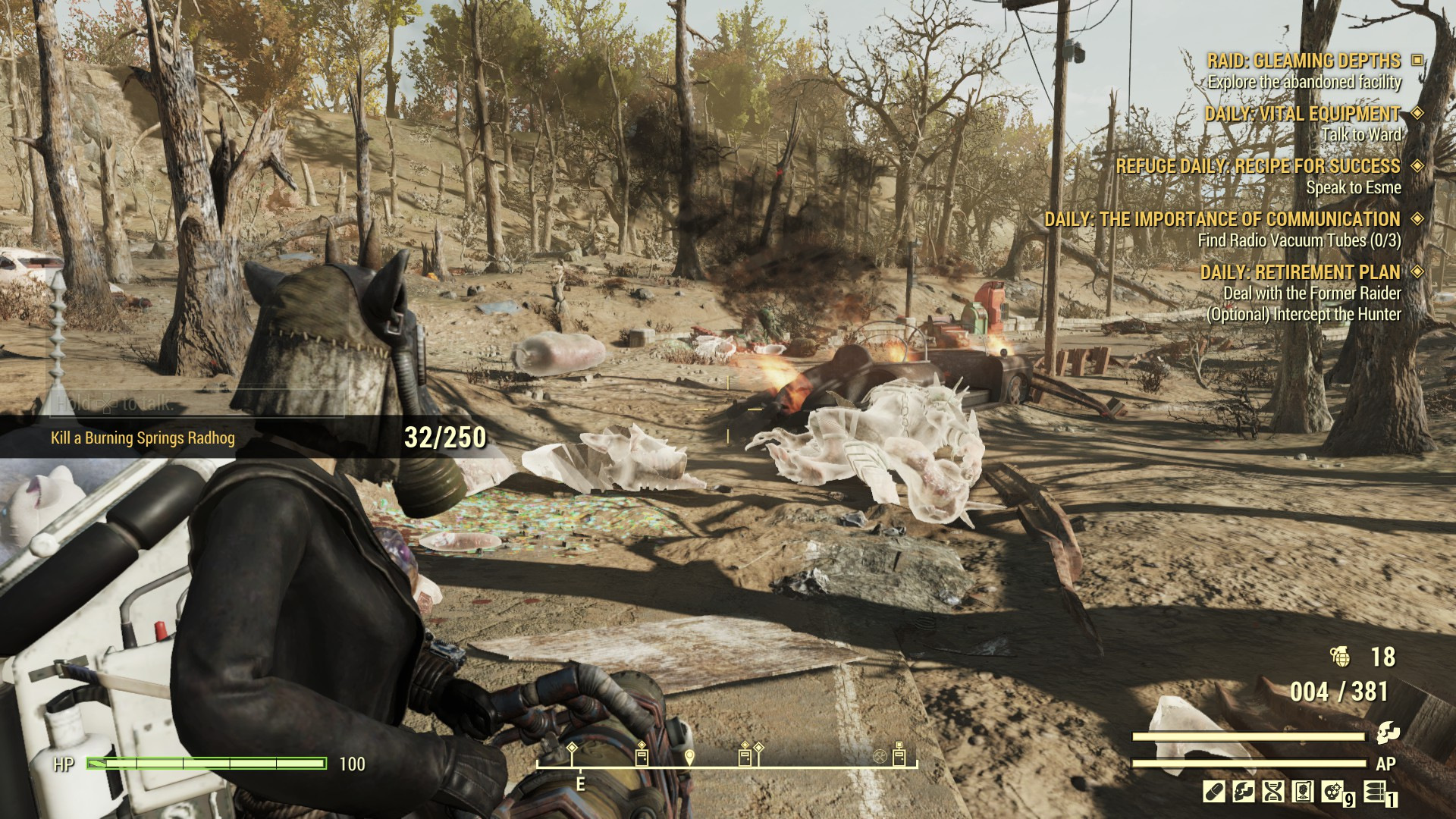This screenshot has height=819, width=1456.
Task: Click the bullets status icon
Action: [x=1373, y=792]
